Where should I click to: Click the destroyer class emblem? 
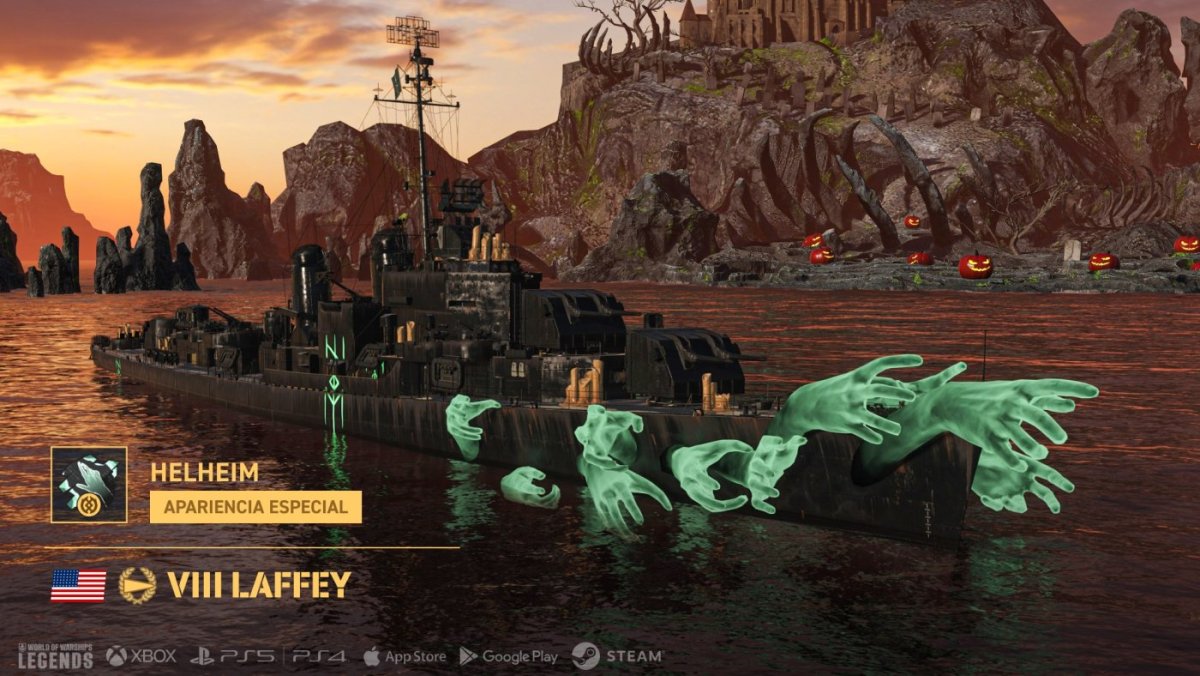(137, 585)
